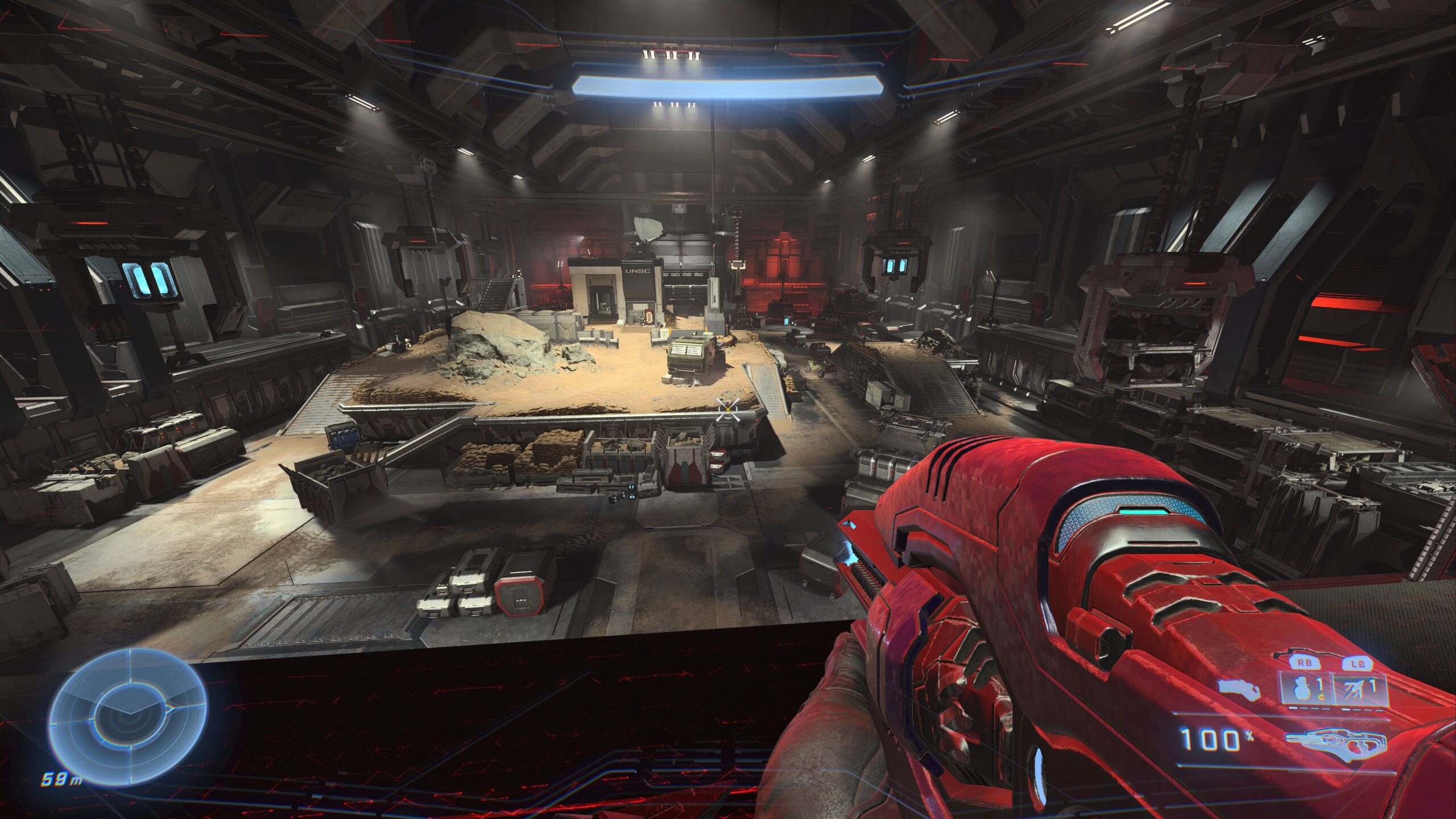Click the circular motion tracker radar
This screenshot has width=1456, height=819.
127,713
